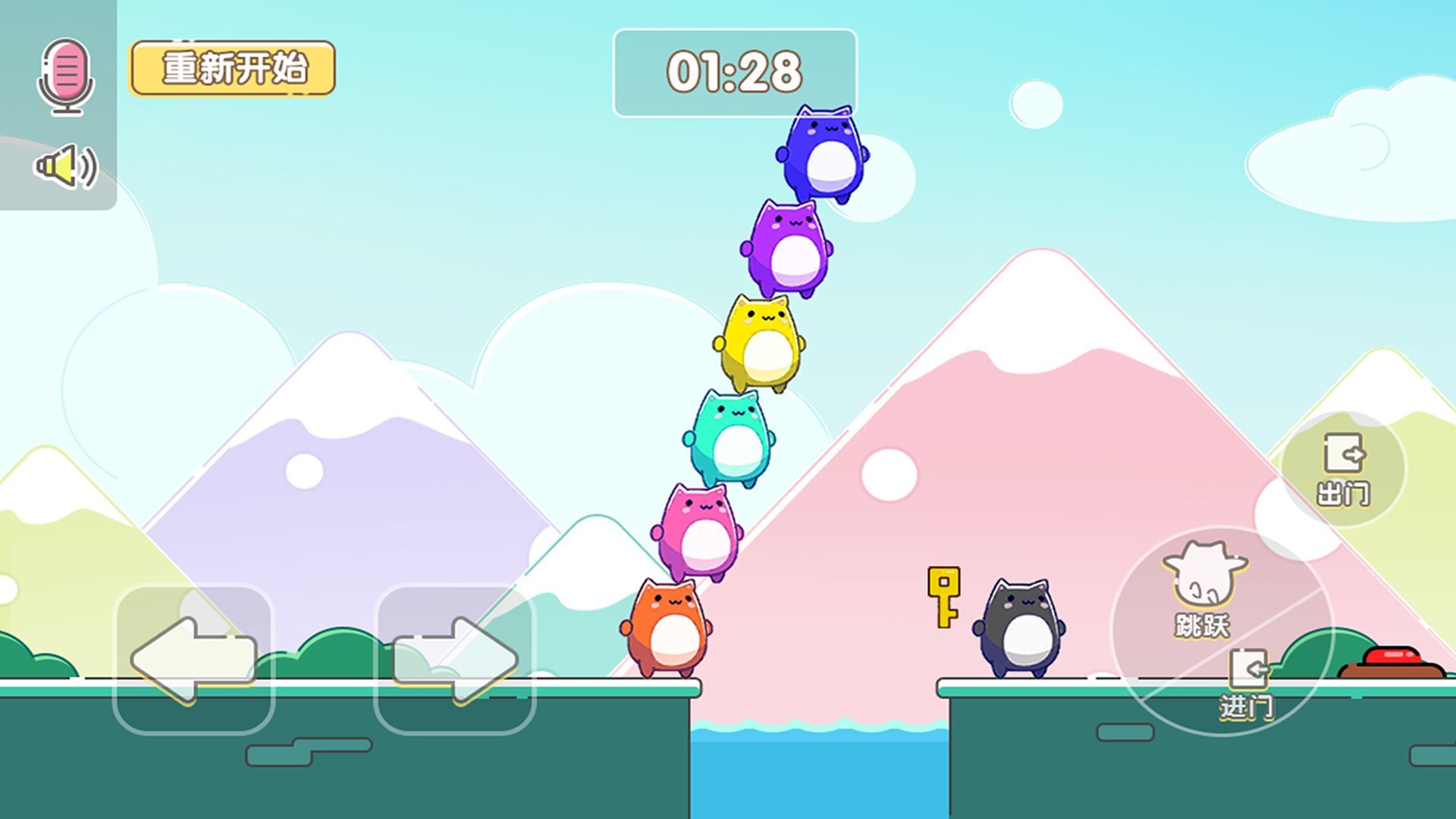Select the 出门 exit door button

click(x=1344, y=470)
